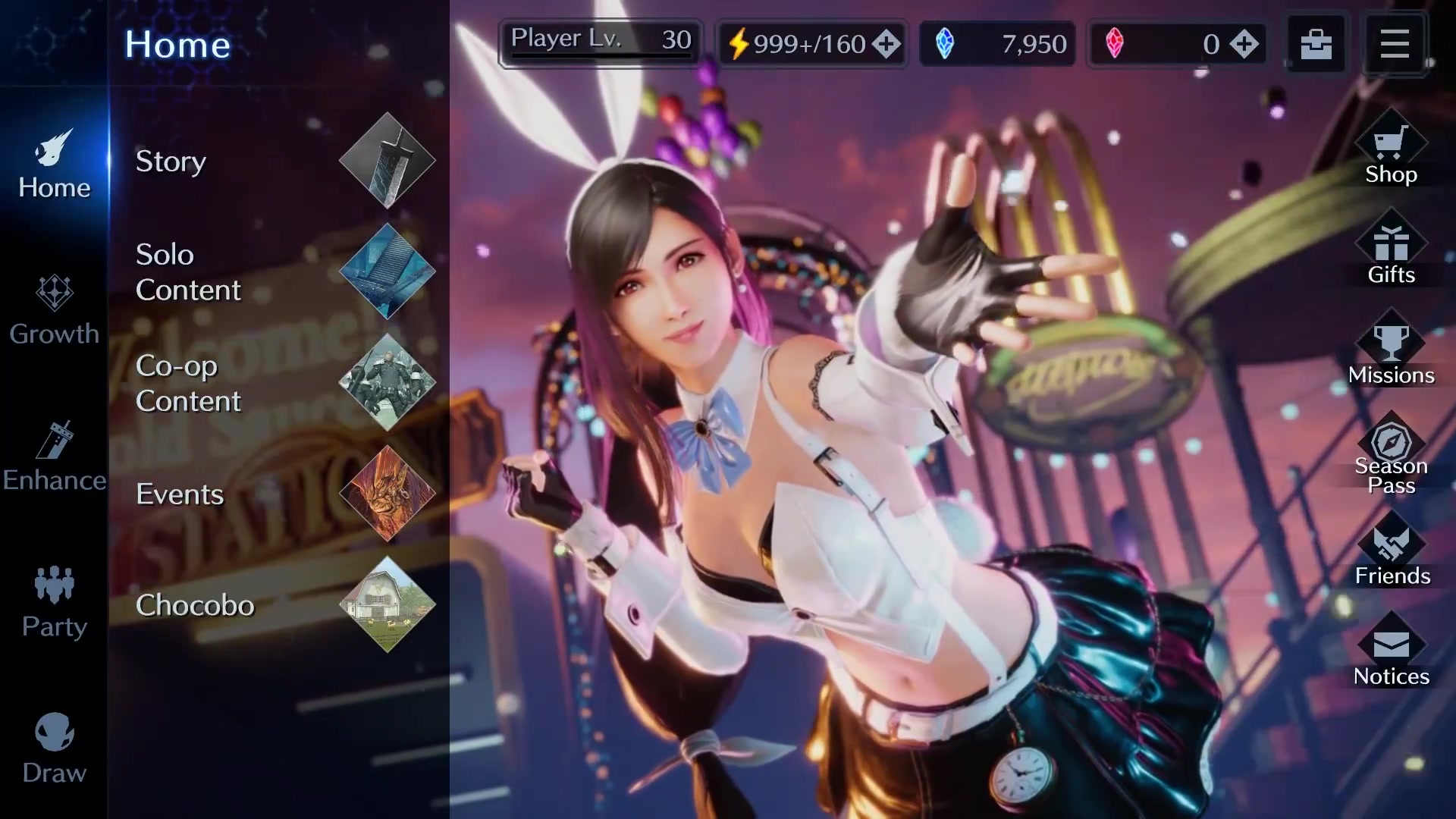Viewport: 1456px width, 819px height.
Task: Open the hamburger main menu
Action: 1394,44
